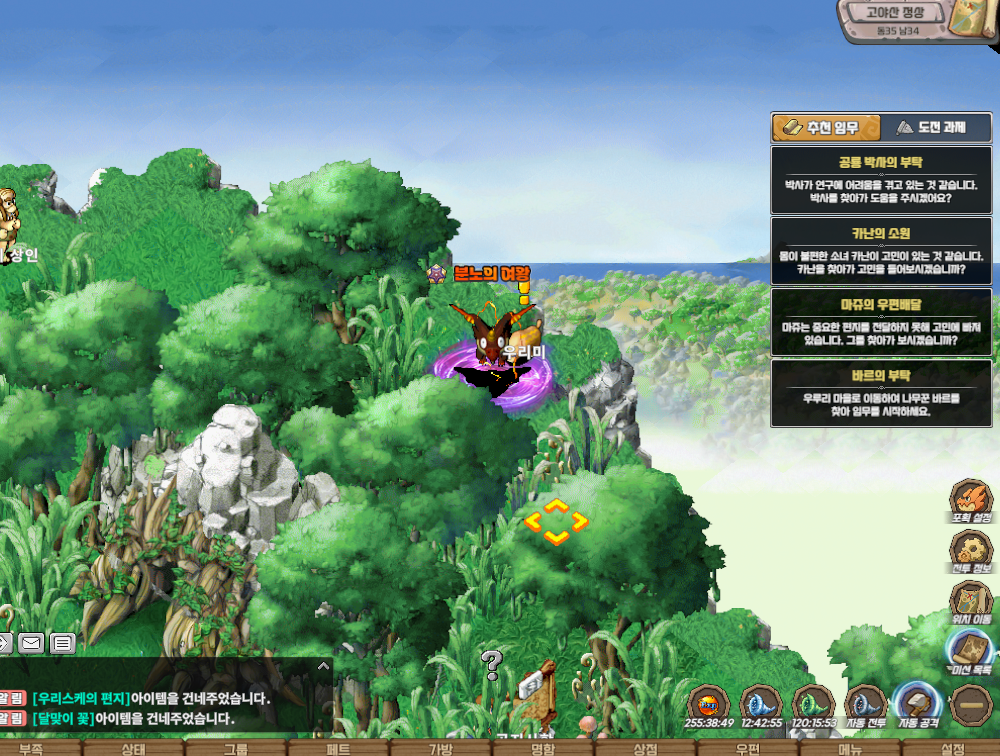The width and height of the screenshot is (1000, 756).
Task: Select the 카난의 소원 quest
Action: point(881,251)
